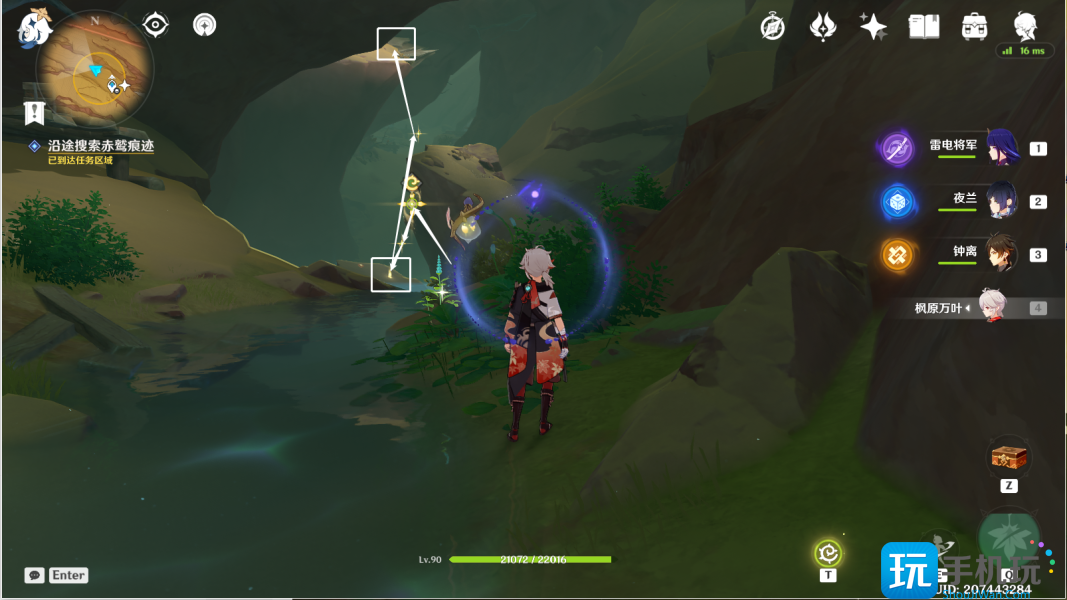Open the compass icon in the top bar
Image resolution: width=1067 pixels, height=600 pixels.
772,27
